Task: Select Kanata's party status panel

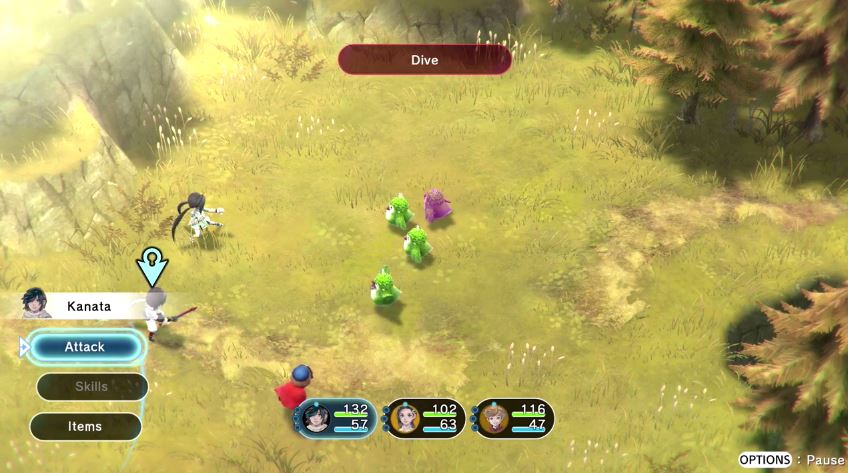Action: point(335,418)
